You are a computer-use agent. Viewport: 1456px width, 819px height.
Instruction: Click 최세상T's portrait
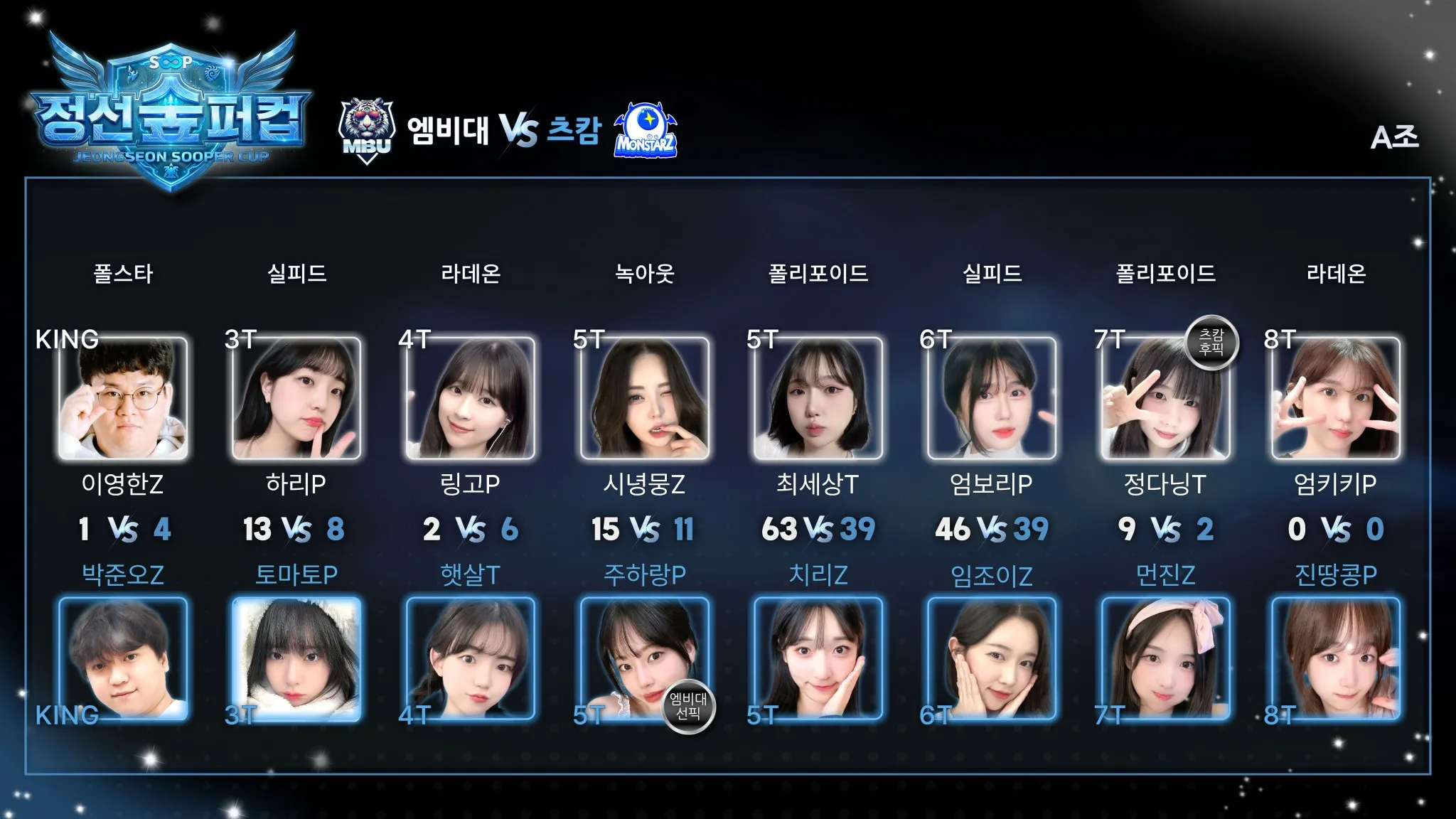818,398
